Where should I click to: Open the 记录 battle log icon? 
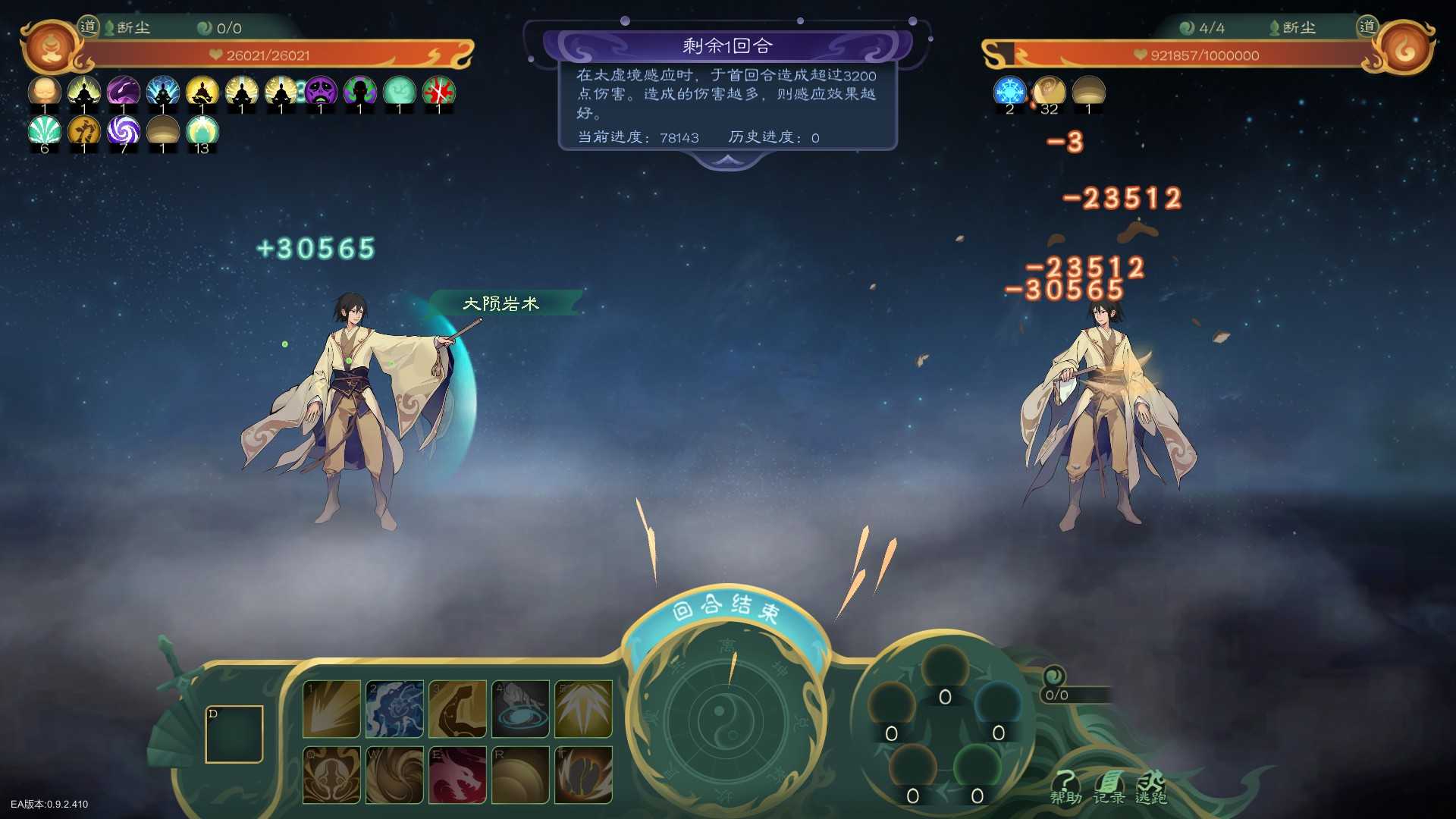[x=1109, y=786]
